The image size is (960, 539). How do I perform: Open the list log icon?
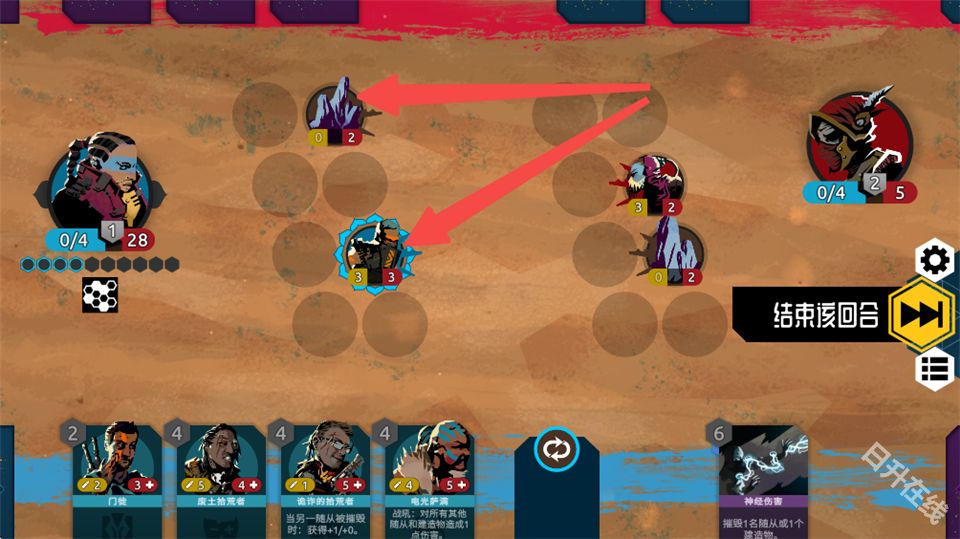click(x=935, y=368)
